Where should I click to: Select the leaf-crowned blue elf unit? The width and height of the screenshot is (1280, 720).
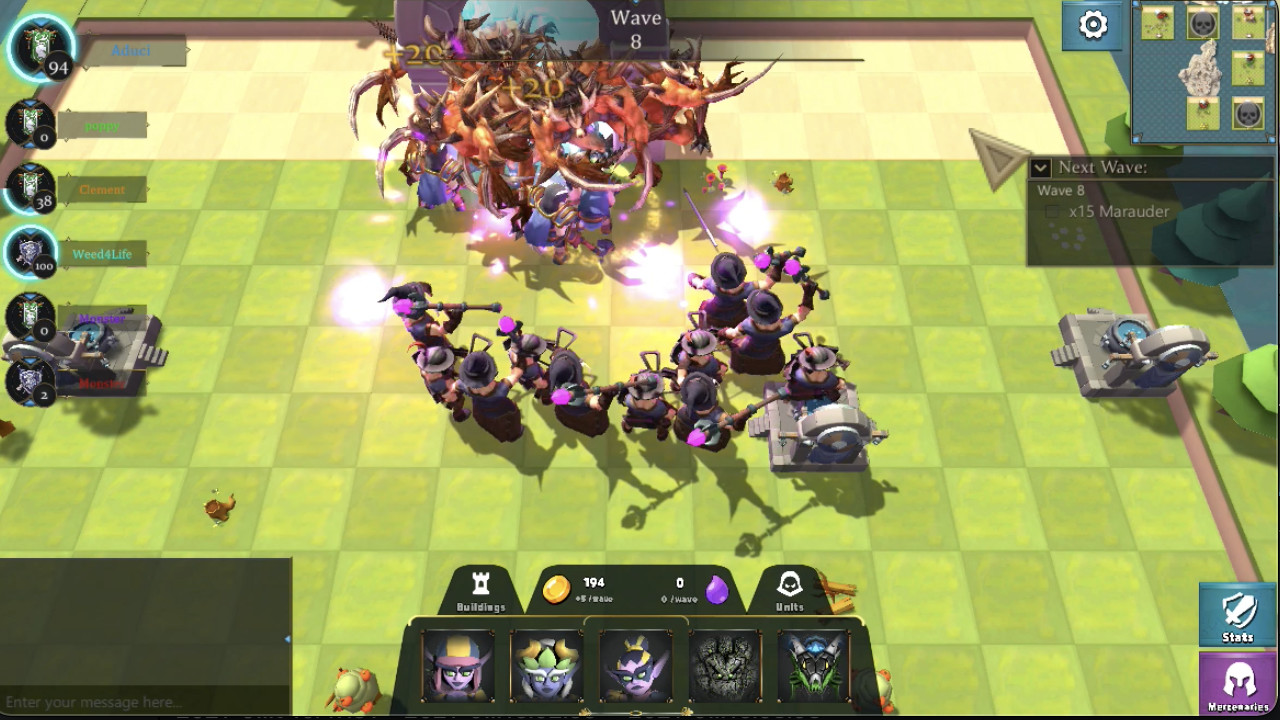point(546,665)
